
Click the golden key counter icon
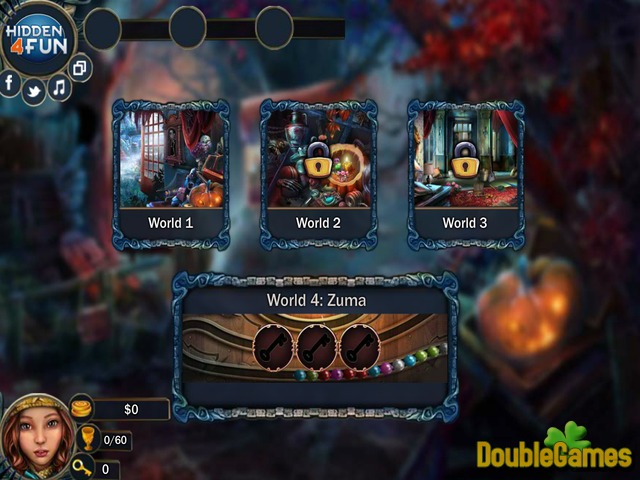click(x=83, y=467)
